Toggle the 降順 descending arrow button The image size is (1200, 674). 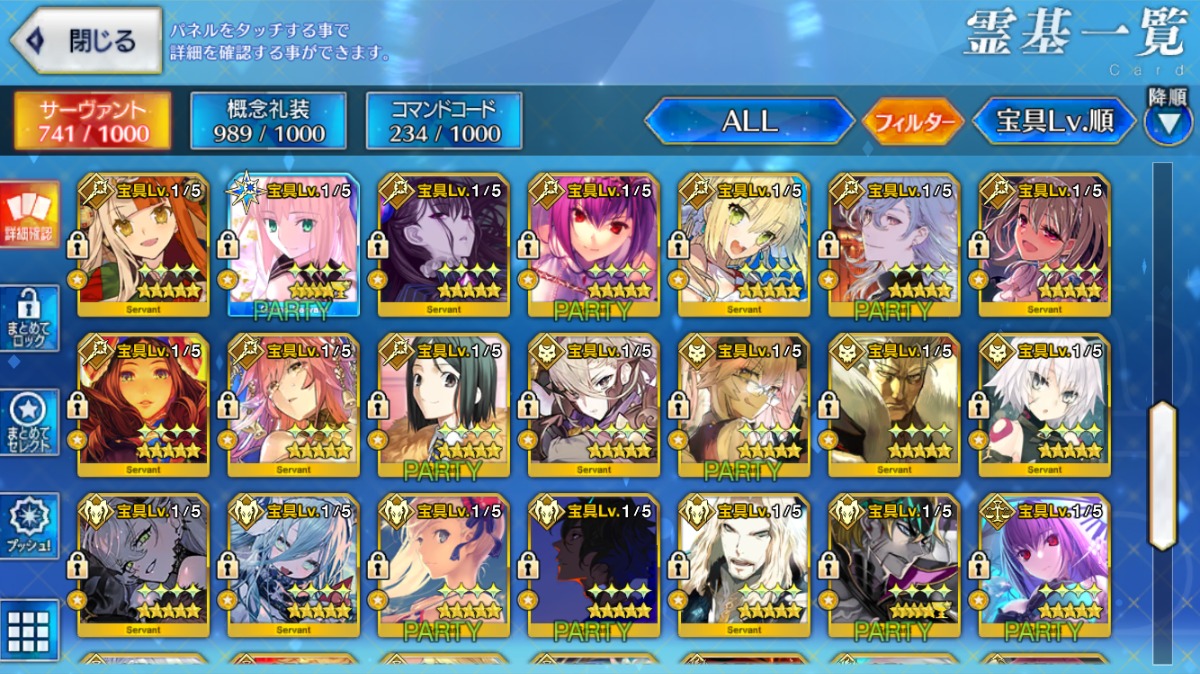(1168, 117)
